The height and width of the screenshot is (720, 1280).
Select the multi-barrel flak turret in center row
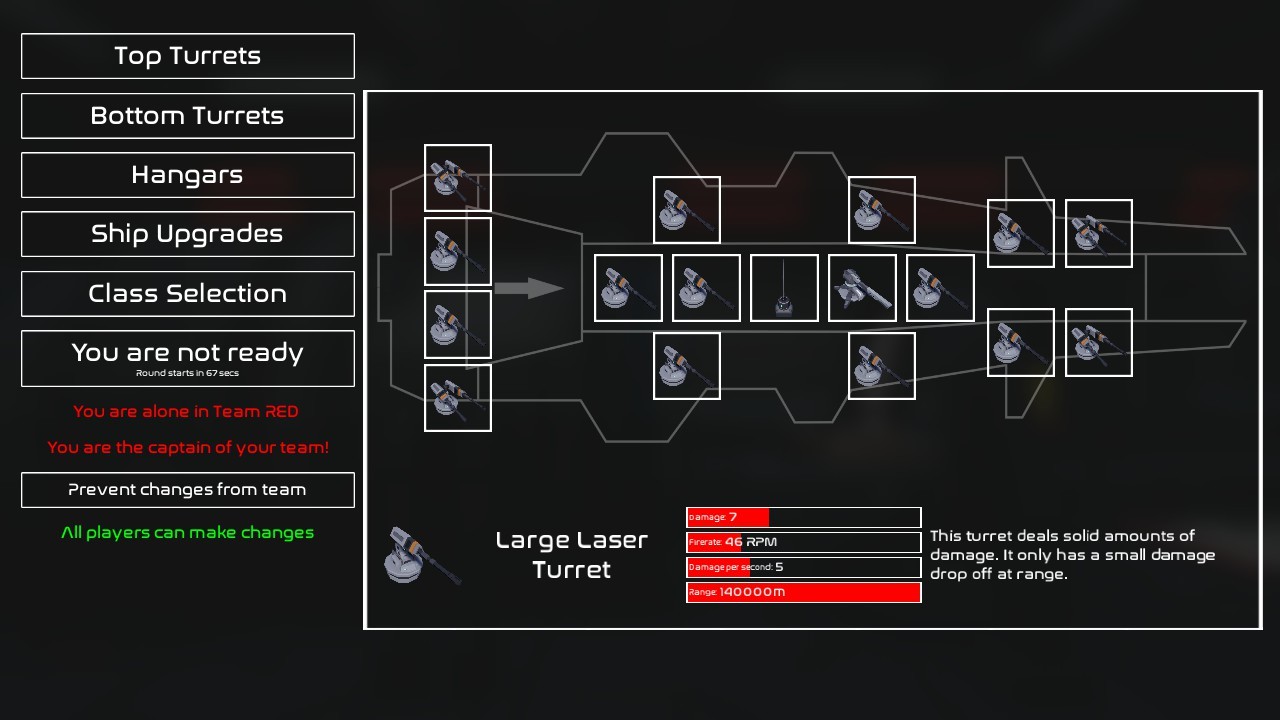point(861,288)
